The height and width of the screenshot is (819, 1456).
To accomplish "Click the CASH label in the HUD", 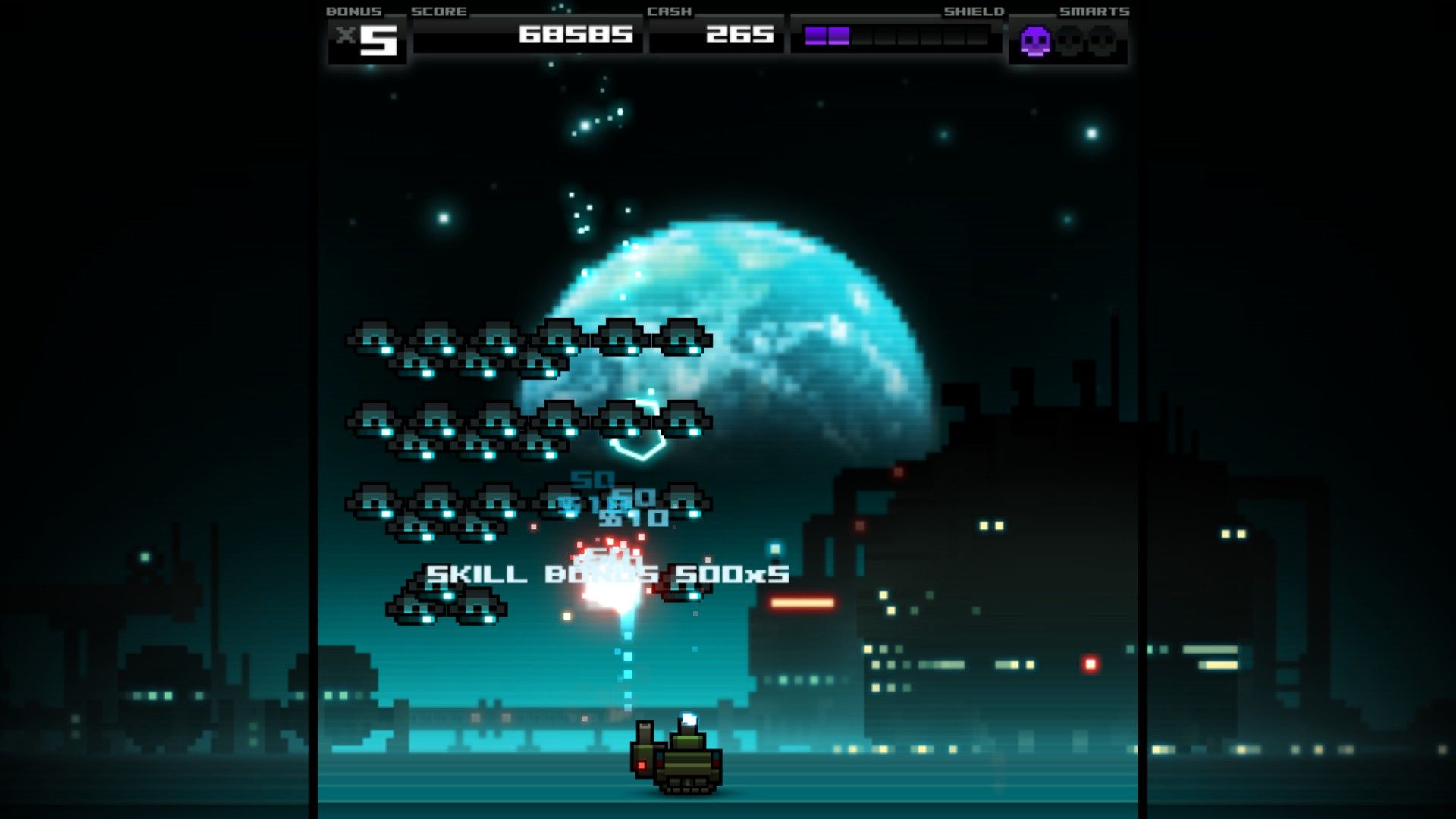I will [670, 11].
